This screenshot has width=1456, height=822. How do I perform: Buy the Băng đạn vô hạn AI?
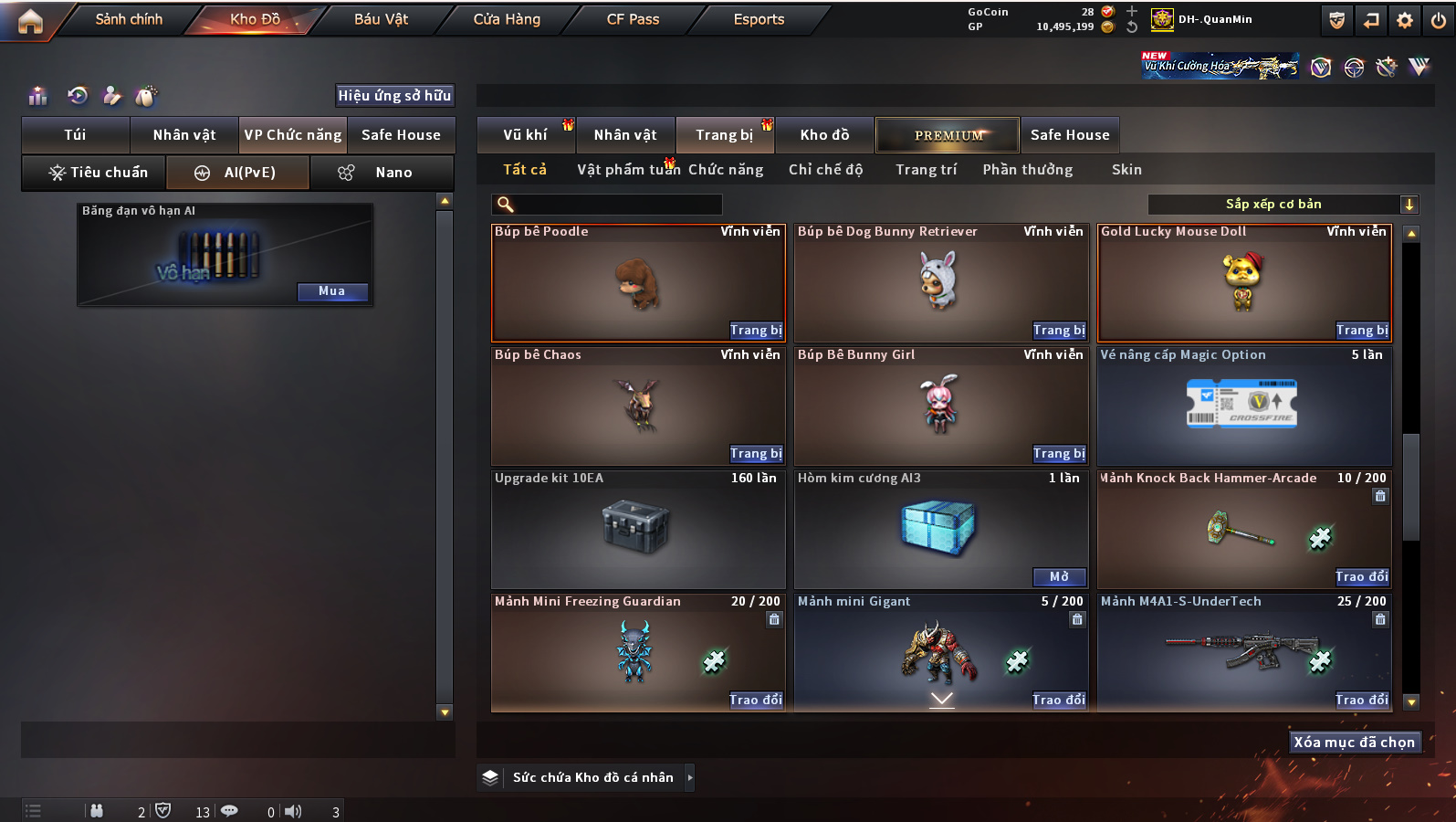point(332,291)
